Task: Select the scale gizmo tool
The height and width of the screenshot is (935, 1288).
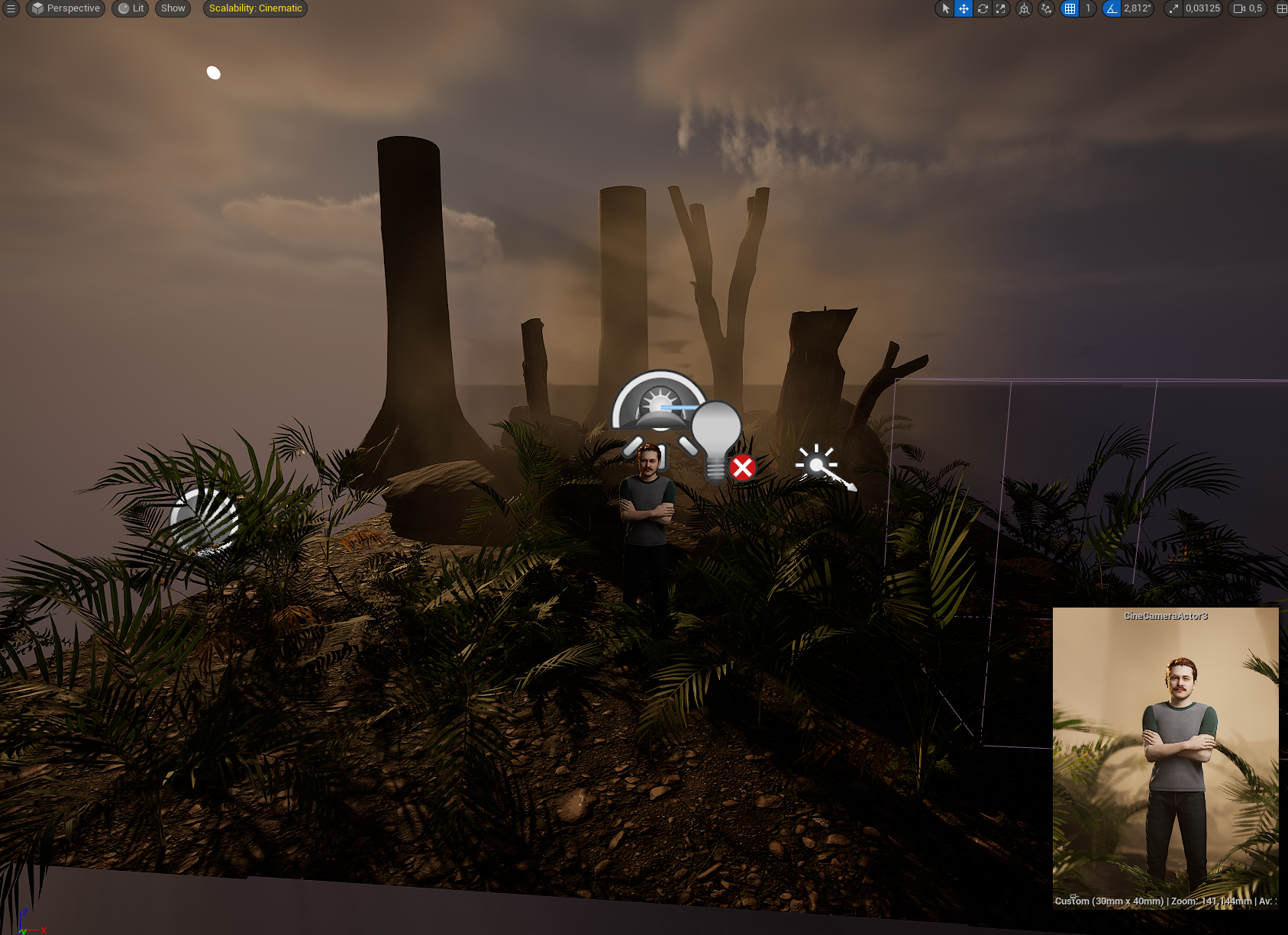Action: (1000, 8)
